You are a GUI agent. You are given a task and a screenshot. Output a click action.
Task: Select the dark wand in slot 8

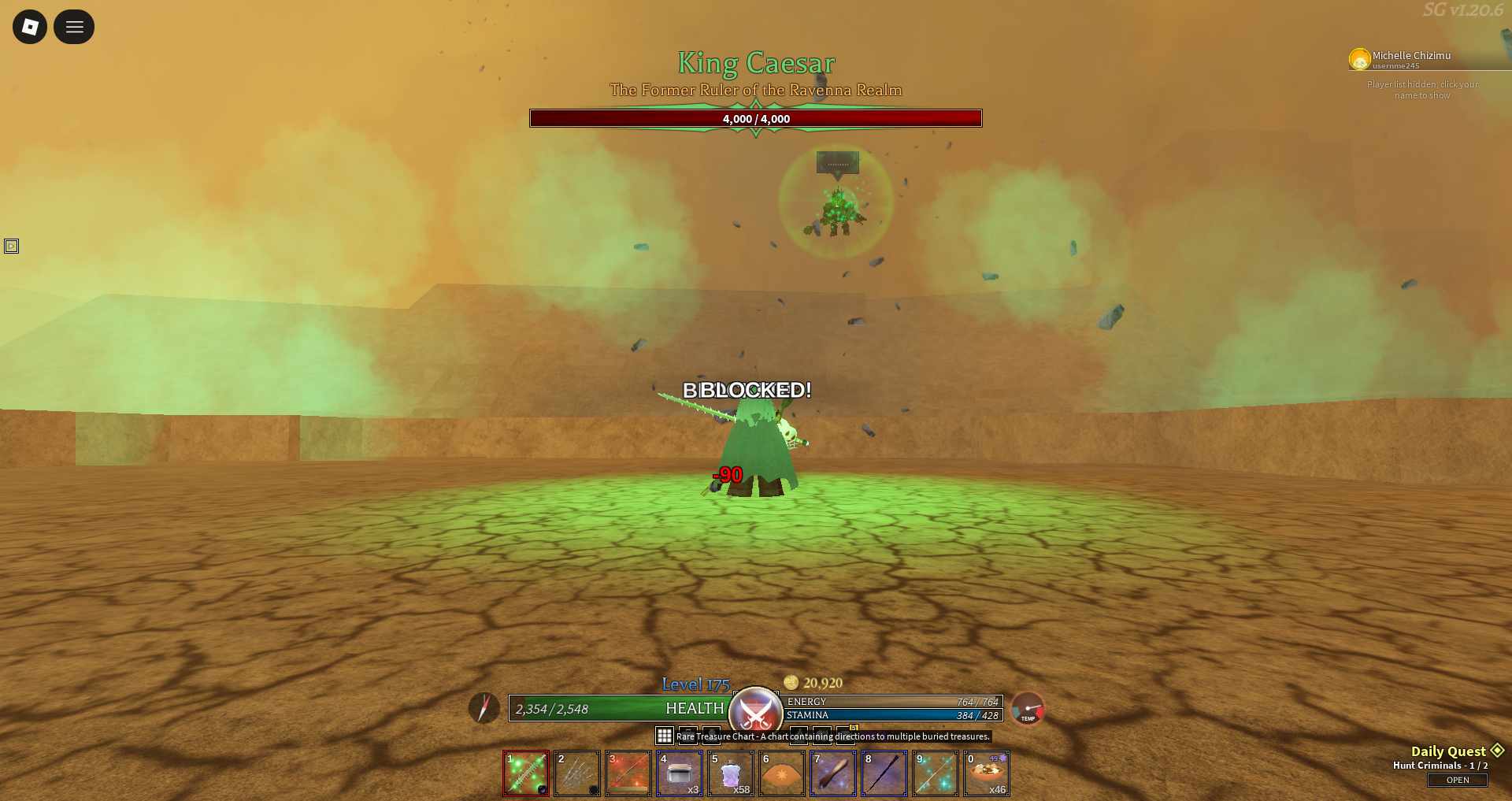884,773
